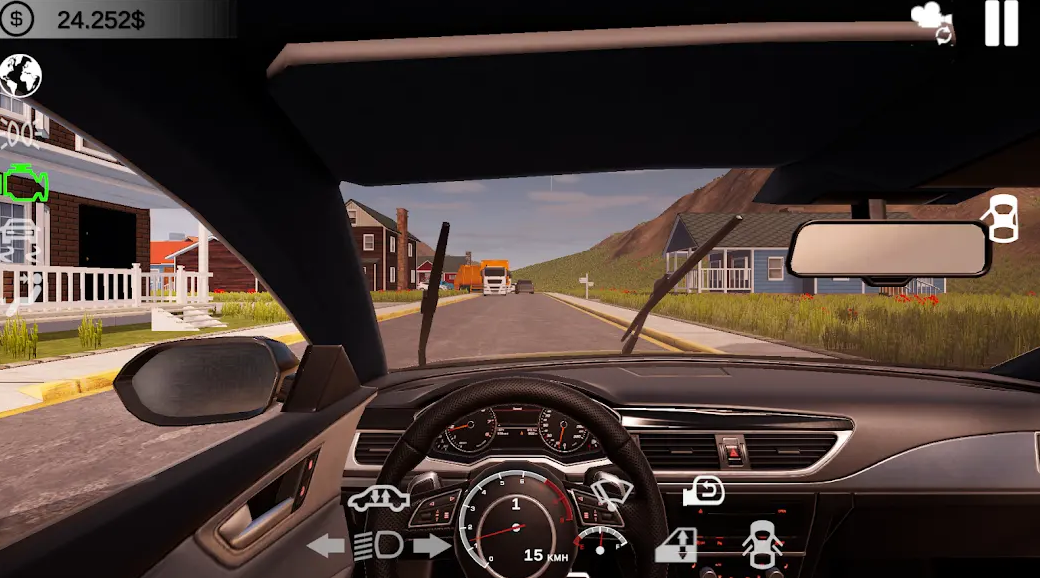
Task: Toggle the window up-down control
Action: point(676,545)
